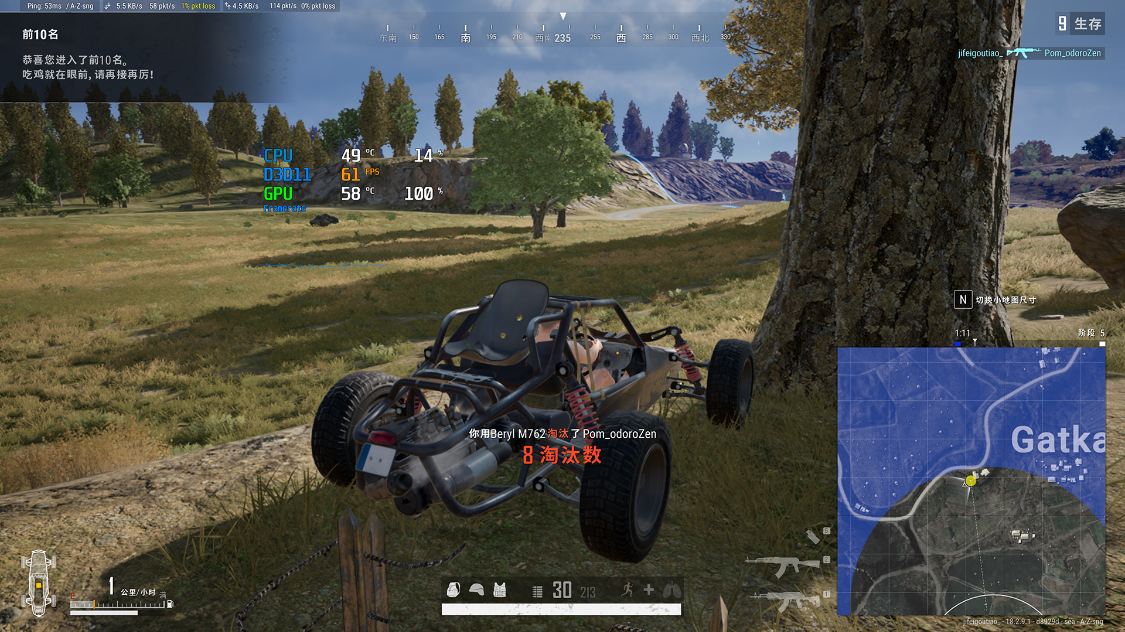Click the plus healing status icon
This screenshot has width=1125, height=632.
pos(648,590)
